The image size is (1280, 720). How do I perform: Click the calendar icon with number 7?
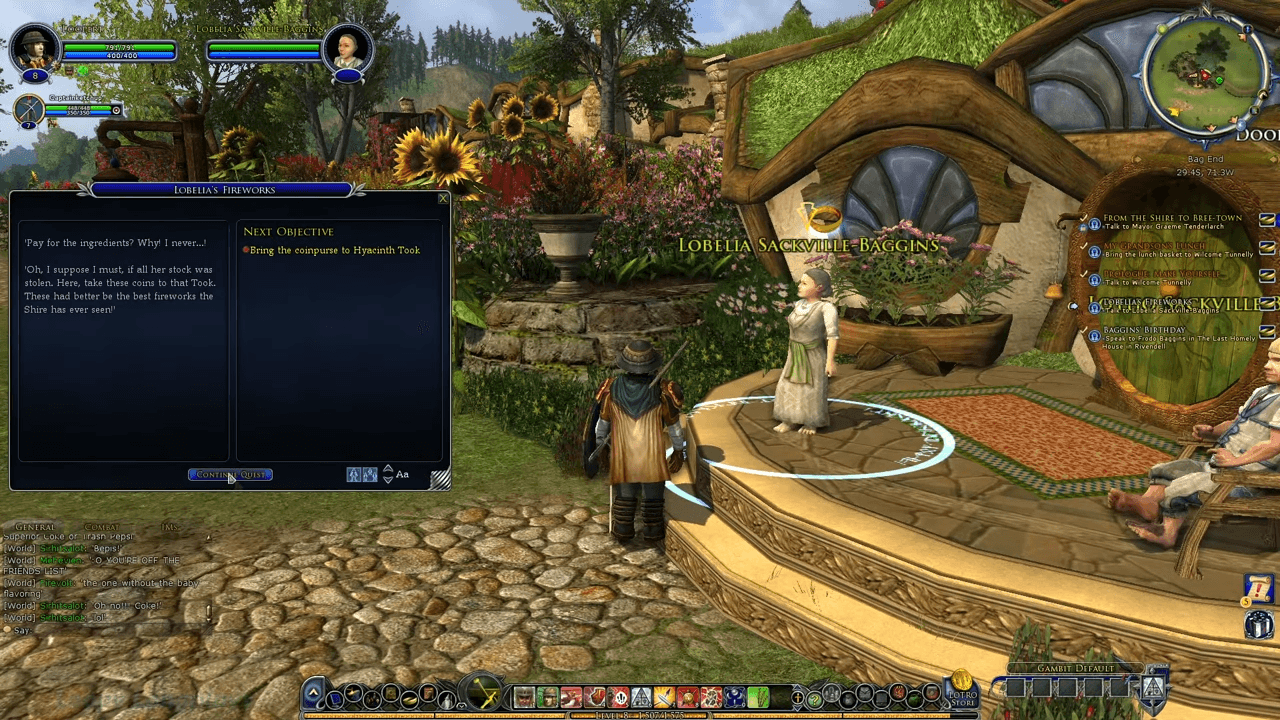tap(1259, 589)
